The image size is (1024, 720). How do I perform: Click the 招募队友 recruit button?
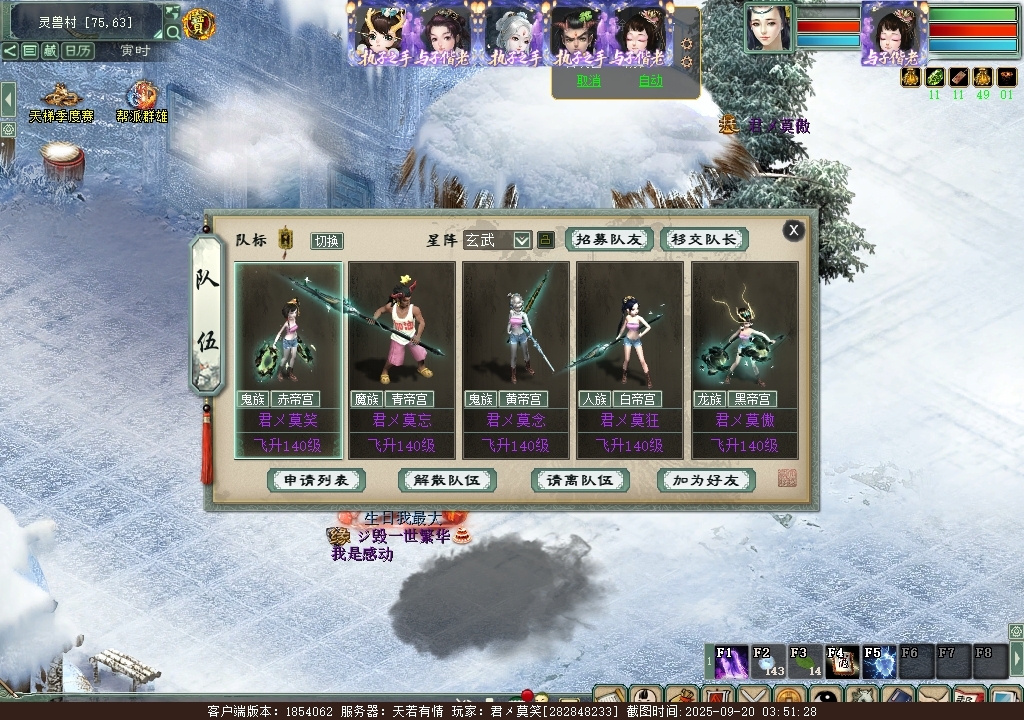click(x=609, y=240)
